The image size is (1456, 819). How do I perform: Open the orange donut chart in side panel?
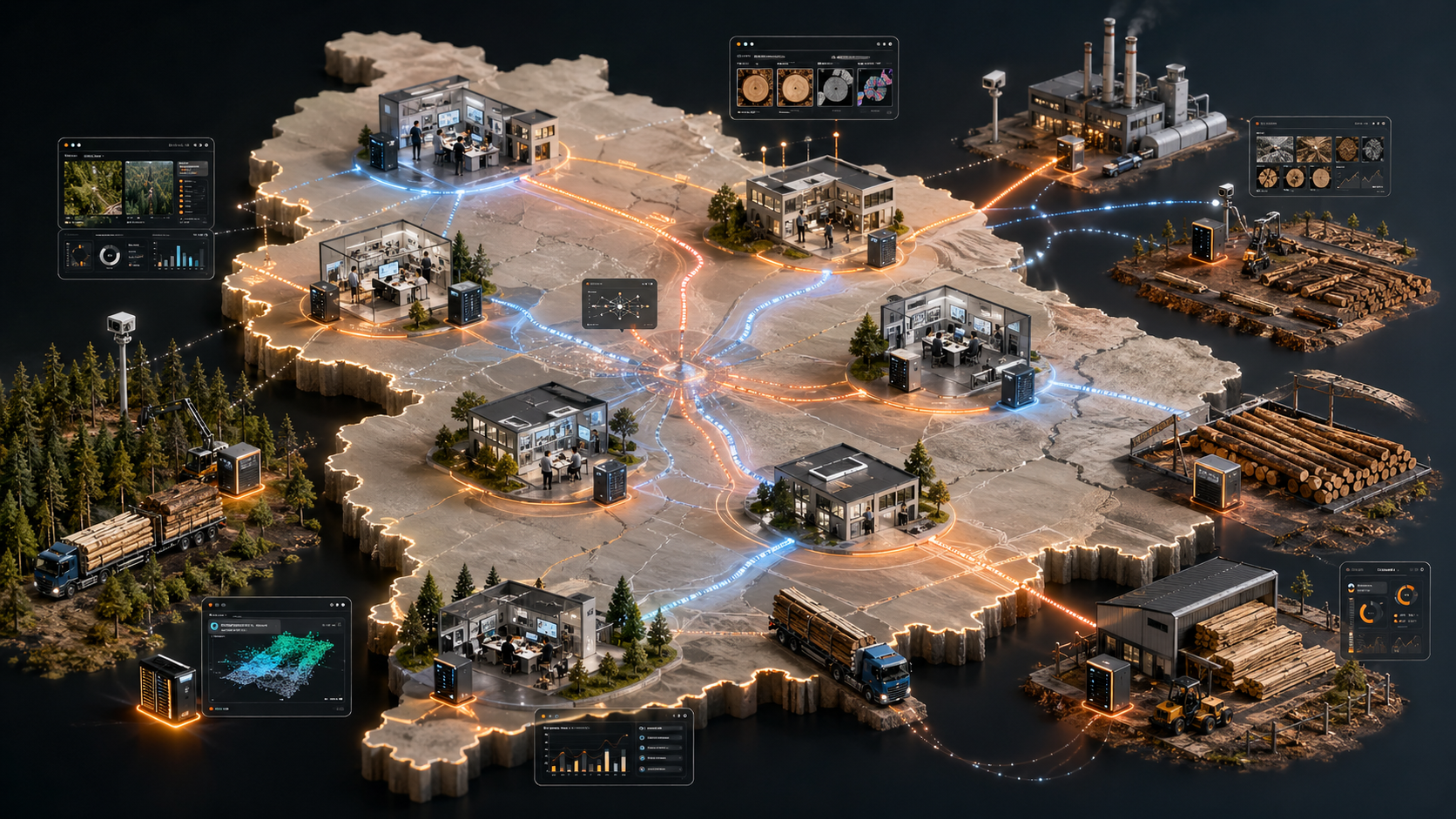tap(1405, 595)
